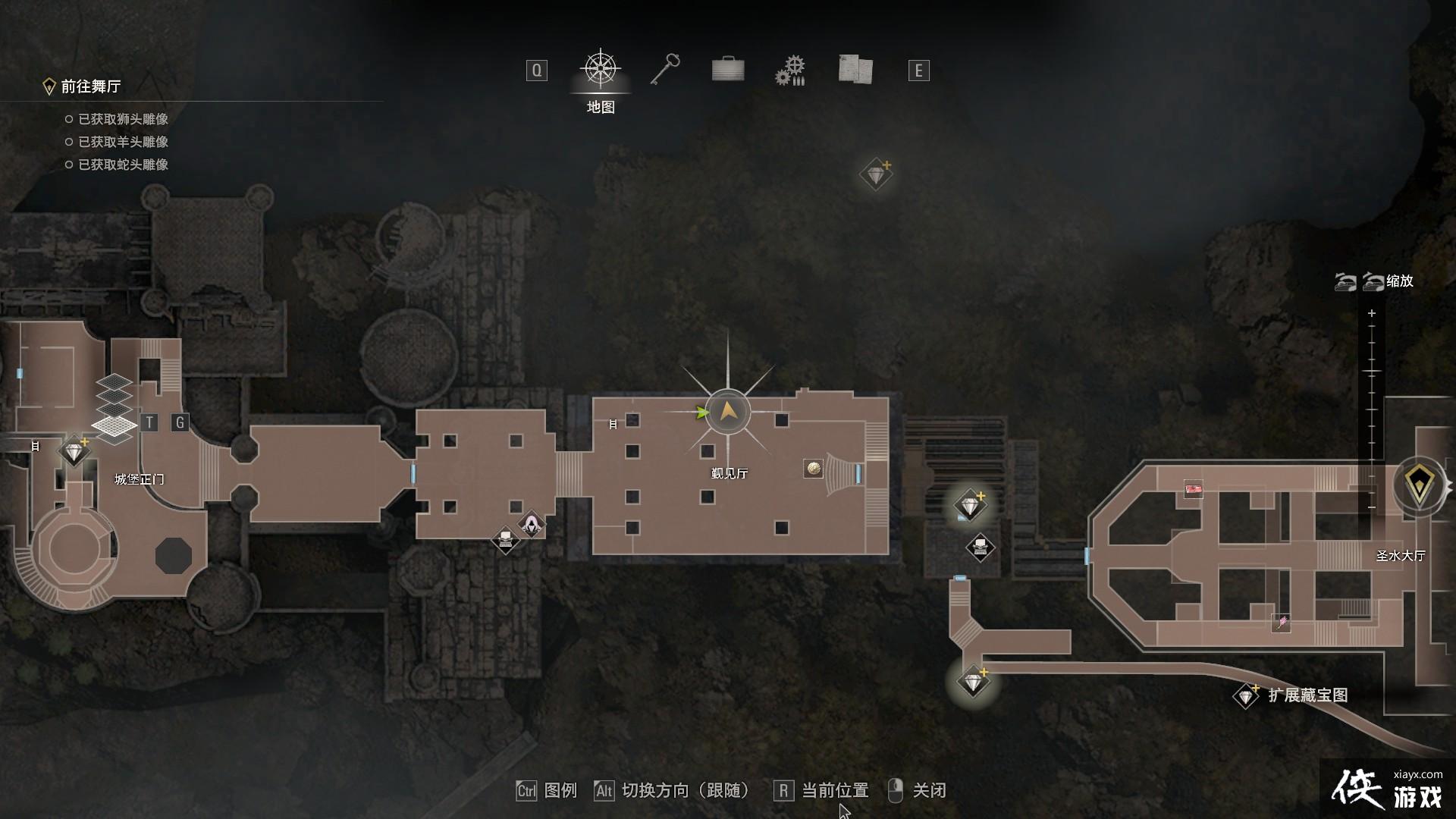Select the typewriter marker beside the merchant
Viewport: 1456px width, 819px height.
(505, 540)
